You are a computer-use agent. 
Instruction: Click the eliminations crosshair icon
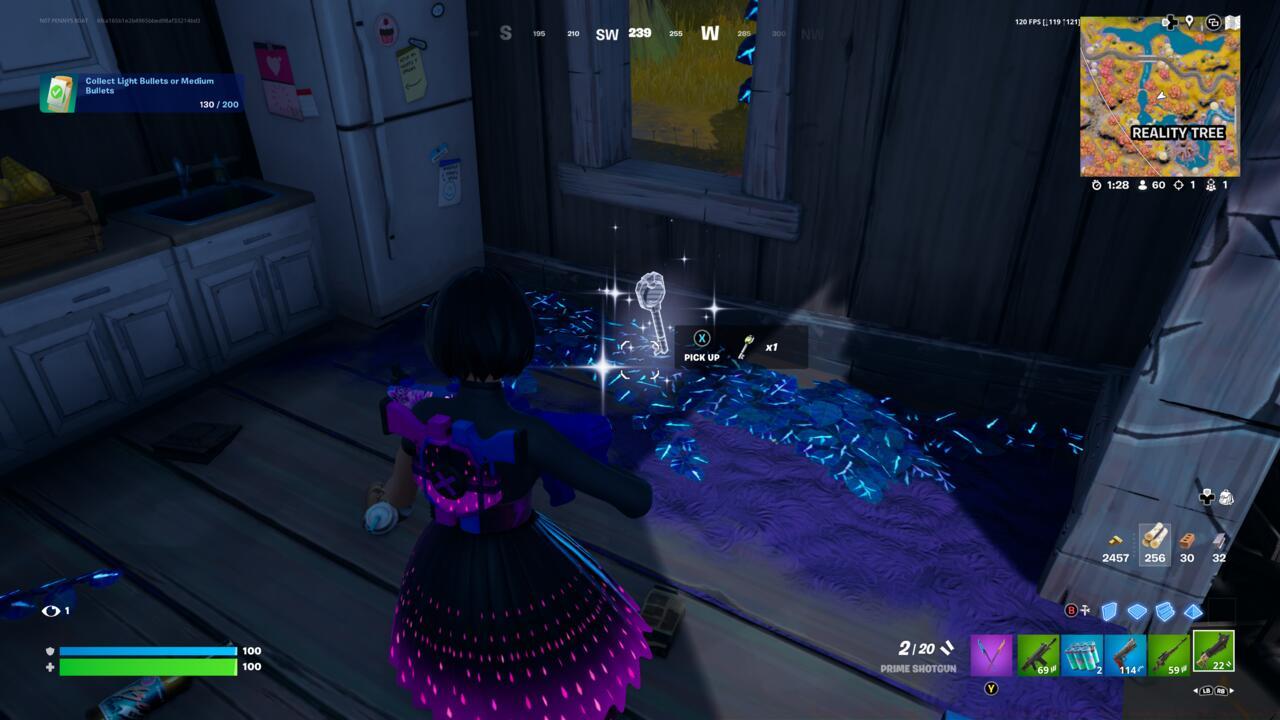pyautogui.click(x=1179, y=185)
